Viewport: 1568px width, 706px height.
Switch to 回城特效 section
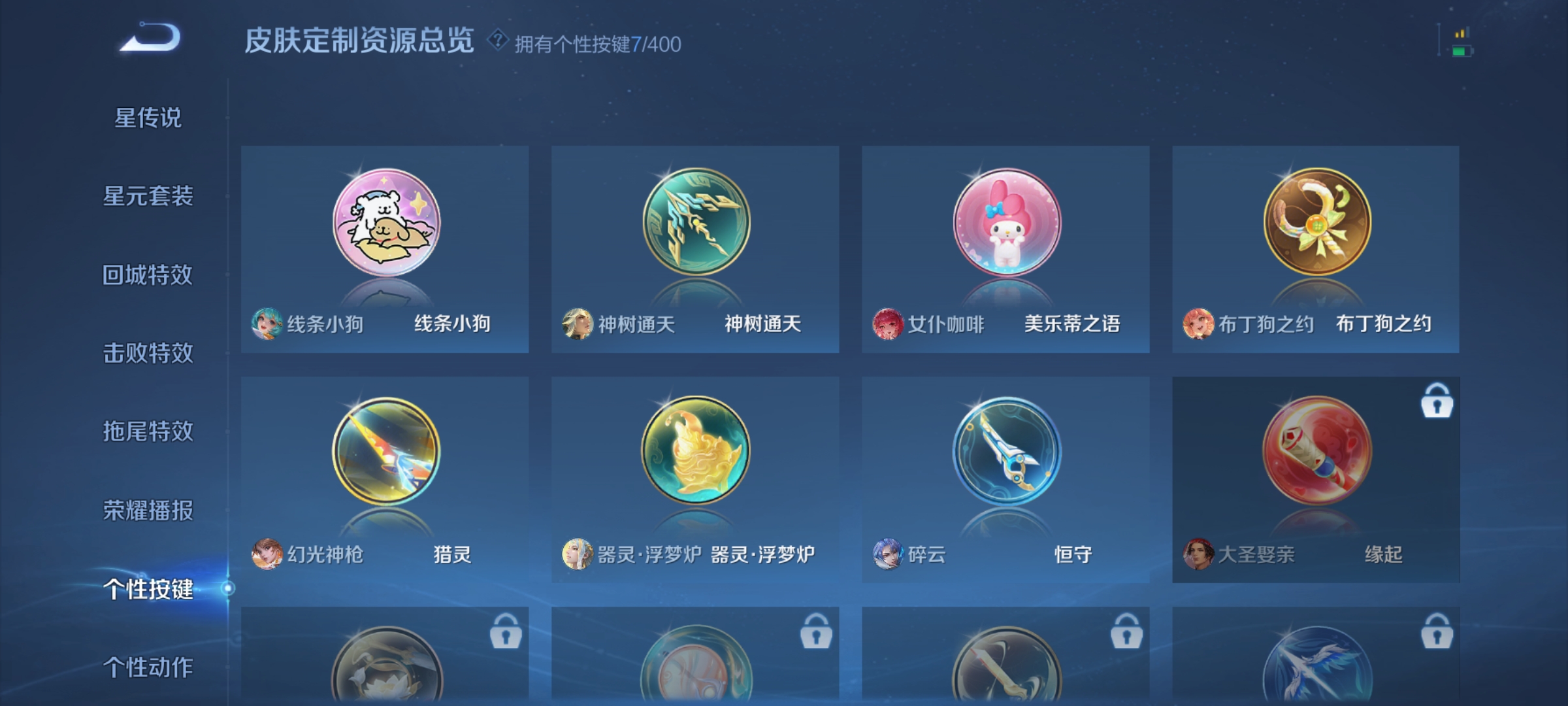149,275
